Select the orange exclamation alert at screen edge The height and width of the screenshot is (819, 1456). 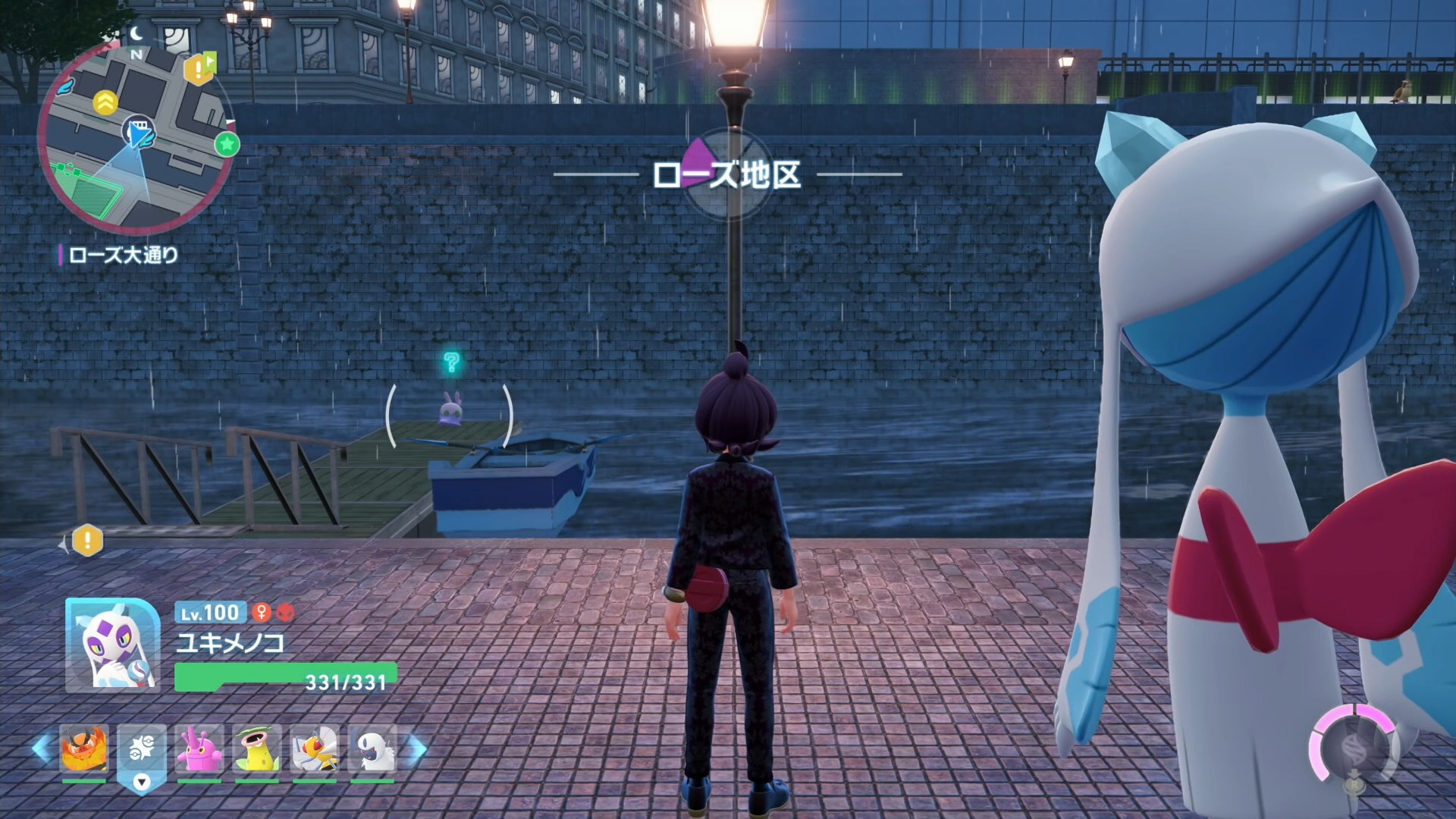(x=87, y=541)
